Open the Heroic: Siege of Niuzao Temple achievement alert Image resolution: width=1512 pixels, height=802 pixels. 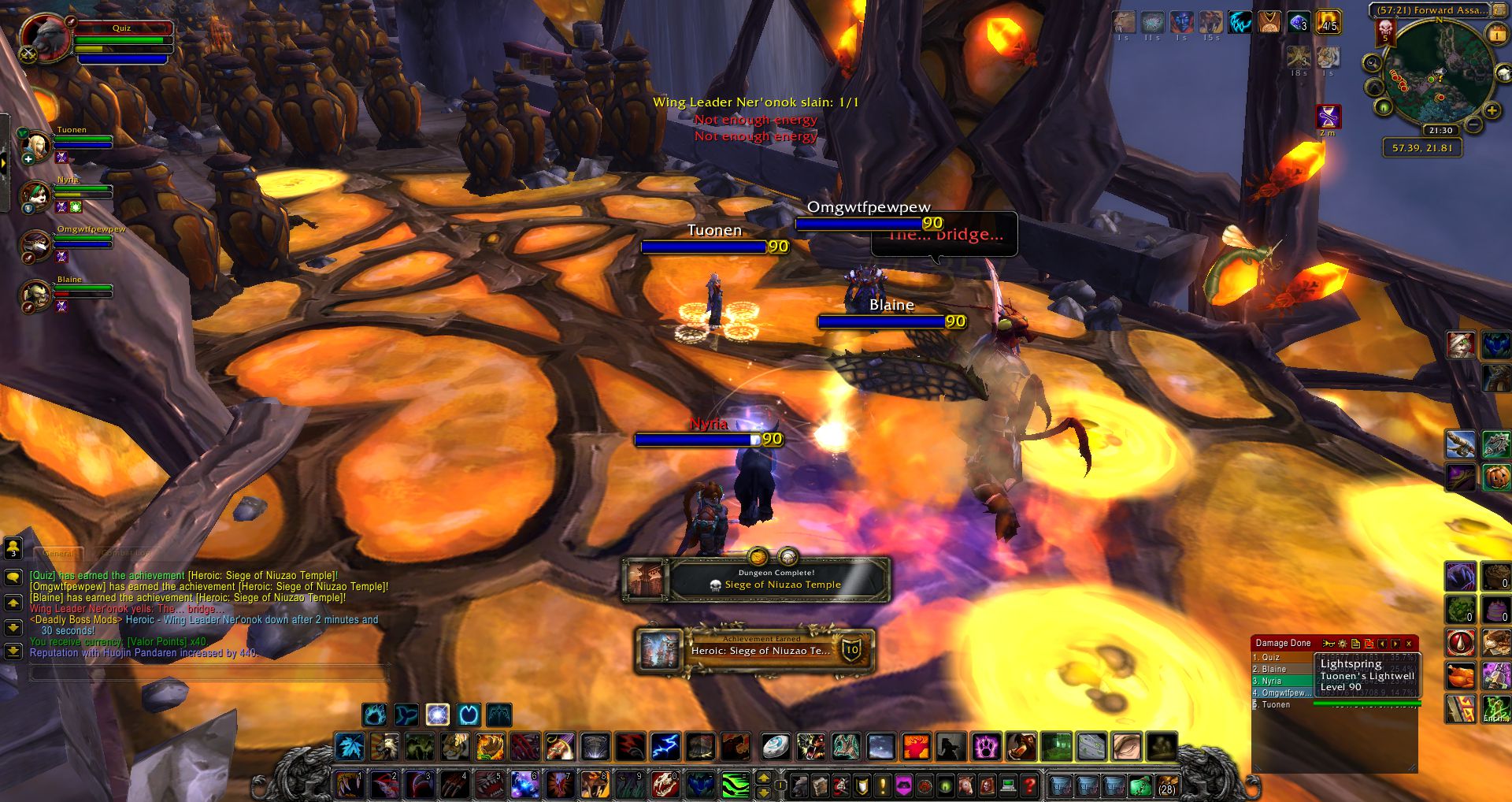click(756, 651)
